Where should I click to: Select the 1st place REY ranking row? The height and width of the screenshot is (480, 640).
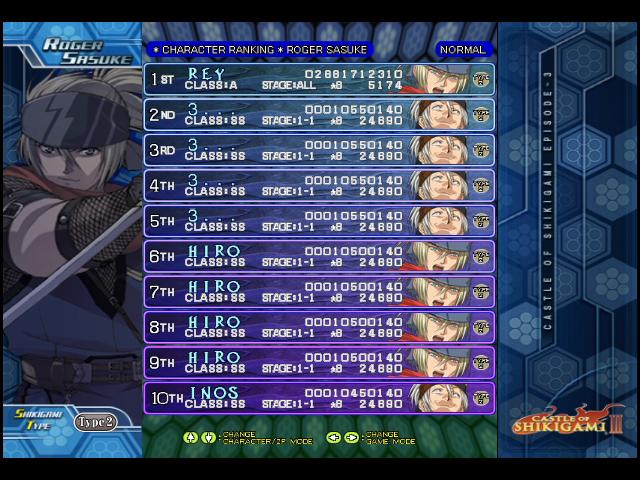tap(319, 79)
